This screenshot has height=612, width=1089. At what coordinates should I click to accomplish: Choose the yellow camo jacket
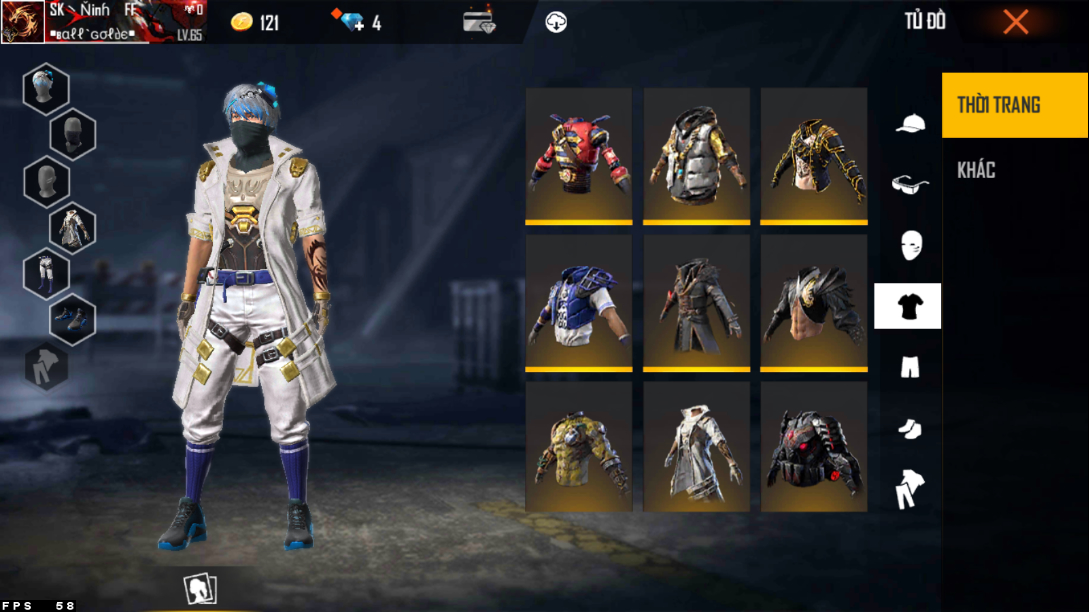click(579, 447)
